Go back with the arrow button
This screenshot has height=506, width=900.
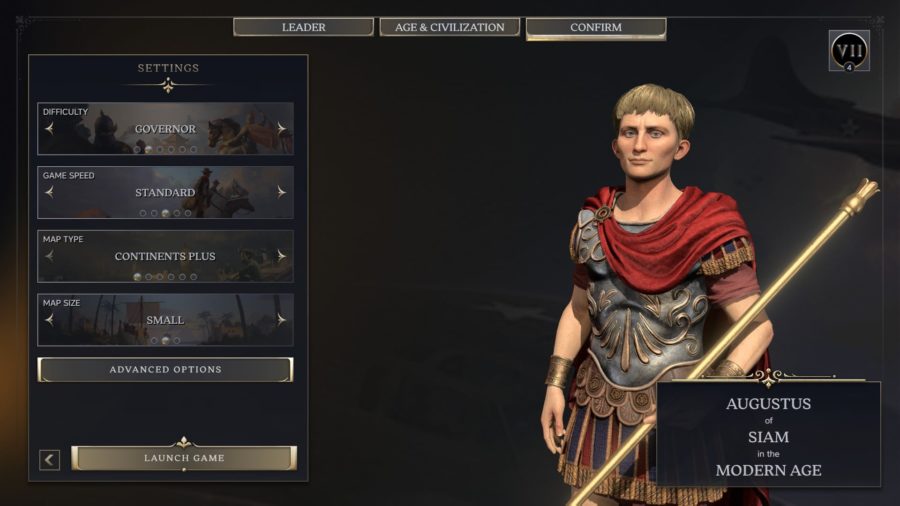[x=49, y=459]
